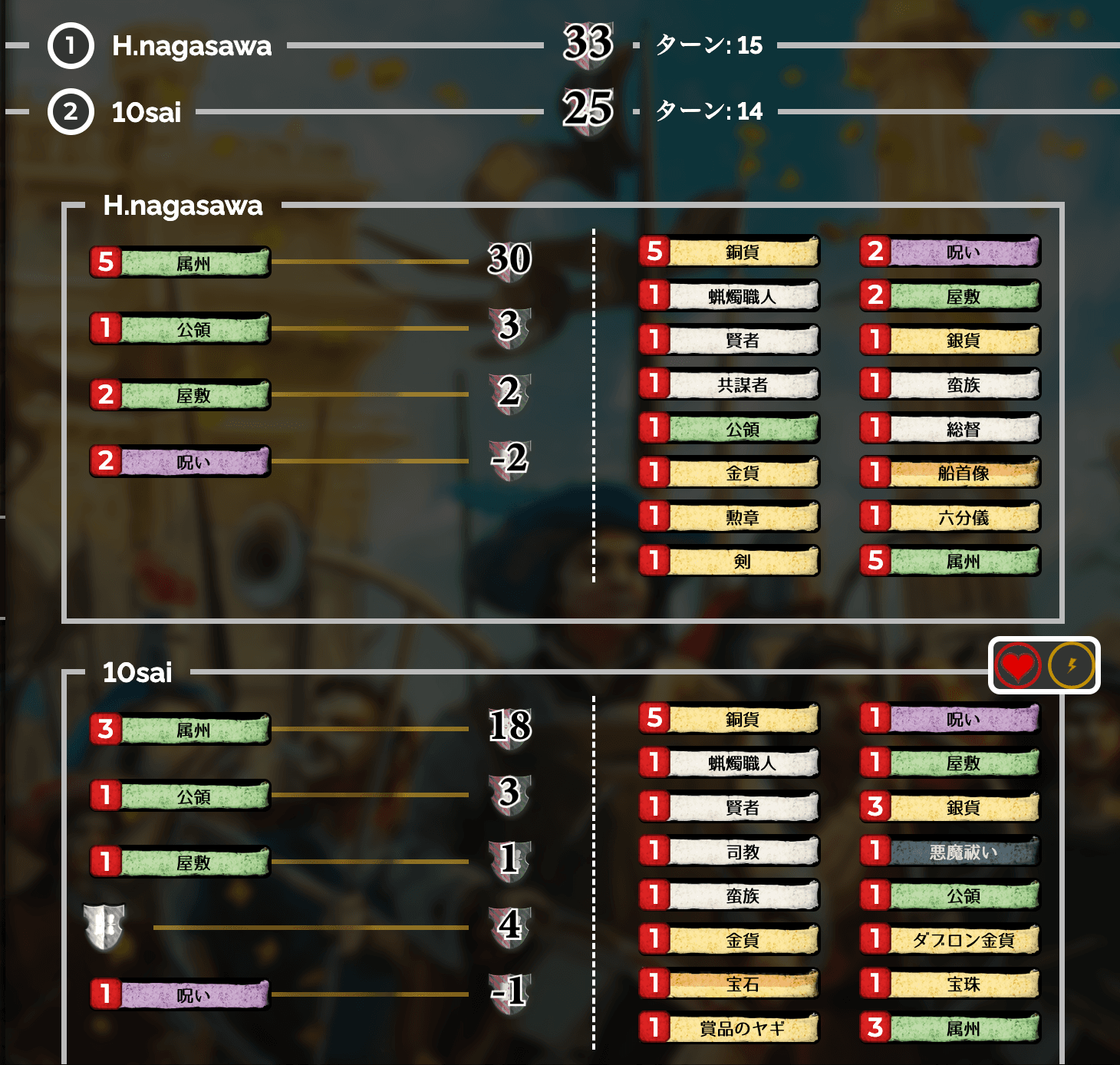Select the 船首像 card banner
This screenshot has width=1120, height=1065.
pyautogui.click(x=950, y=474)
